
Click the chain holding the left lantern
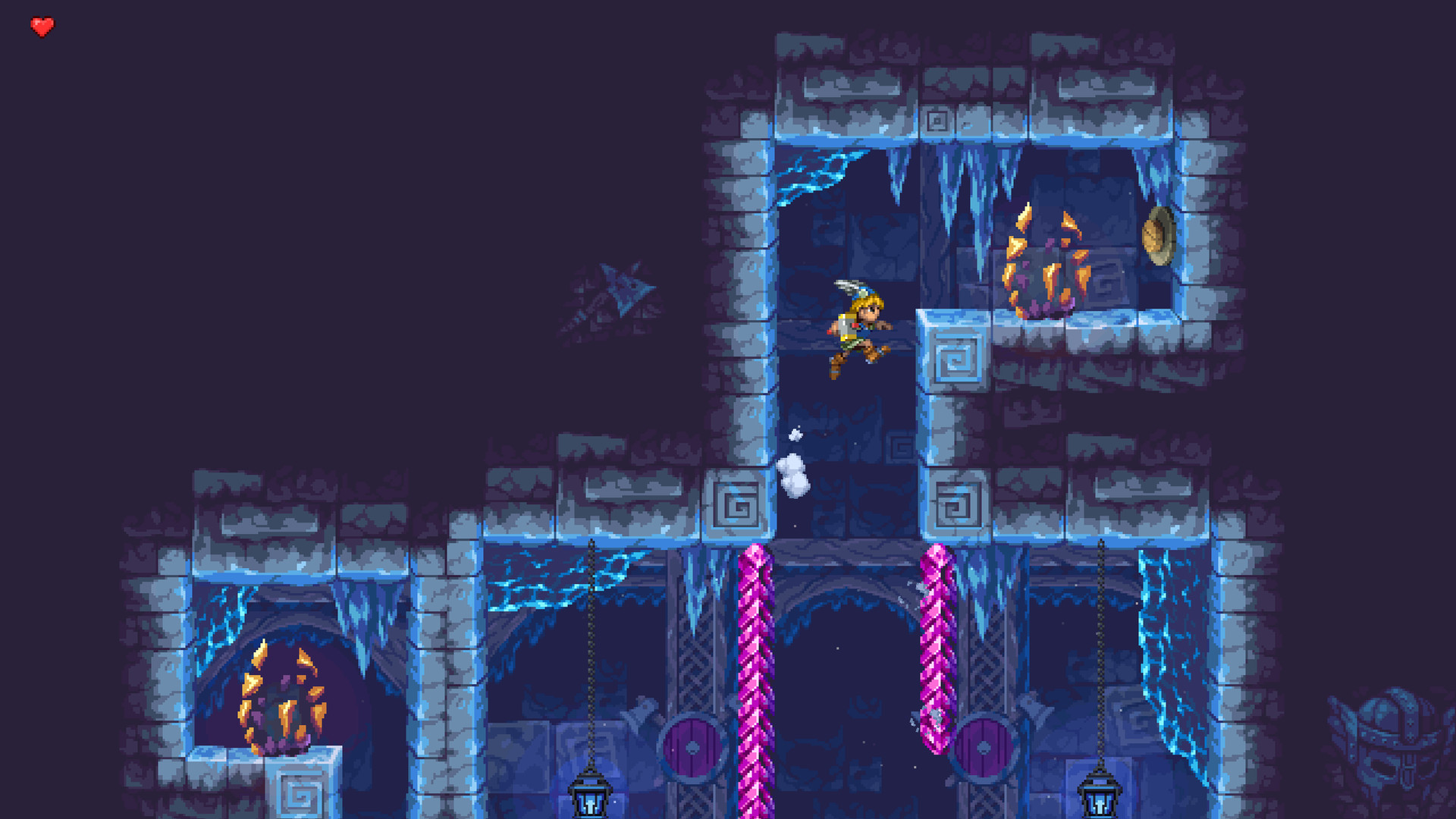590,652
